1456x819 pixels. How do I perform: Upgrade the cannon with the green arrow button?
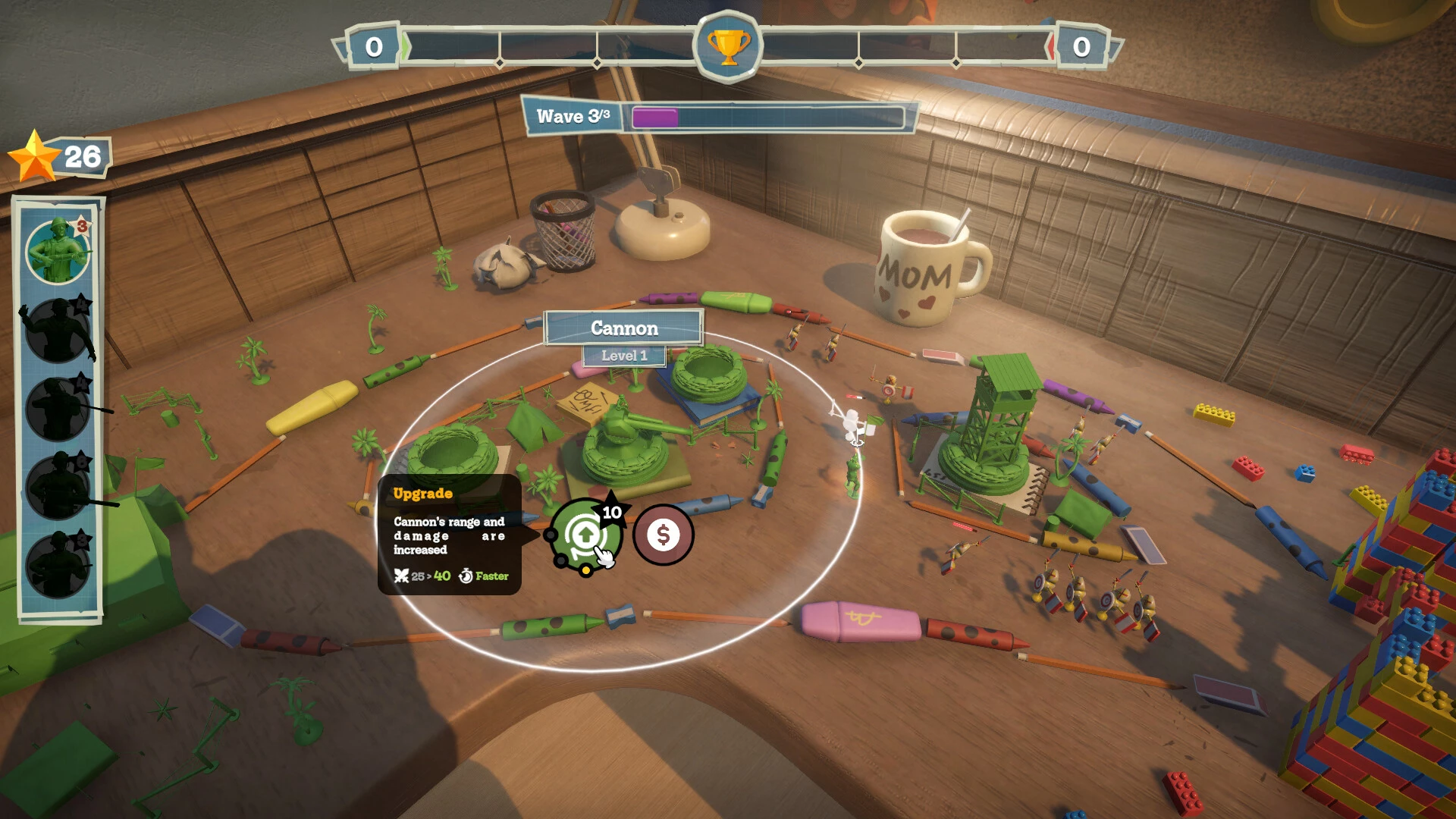585,535
